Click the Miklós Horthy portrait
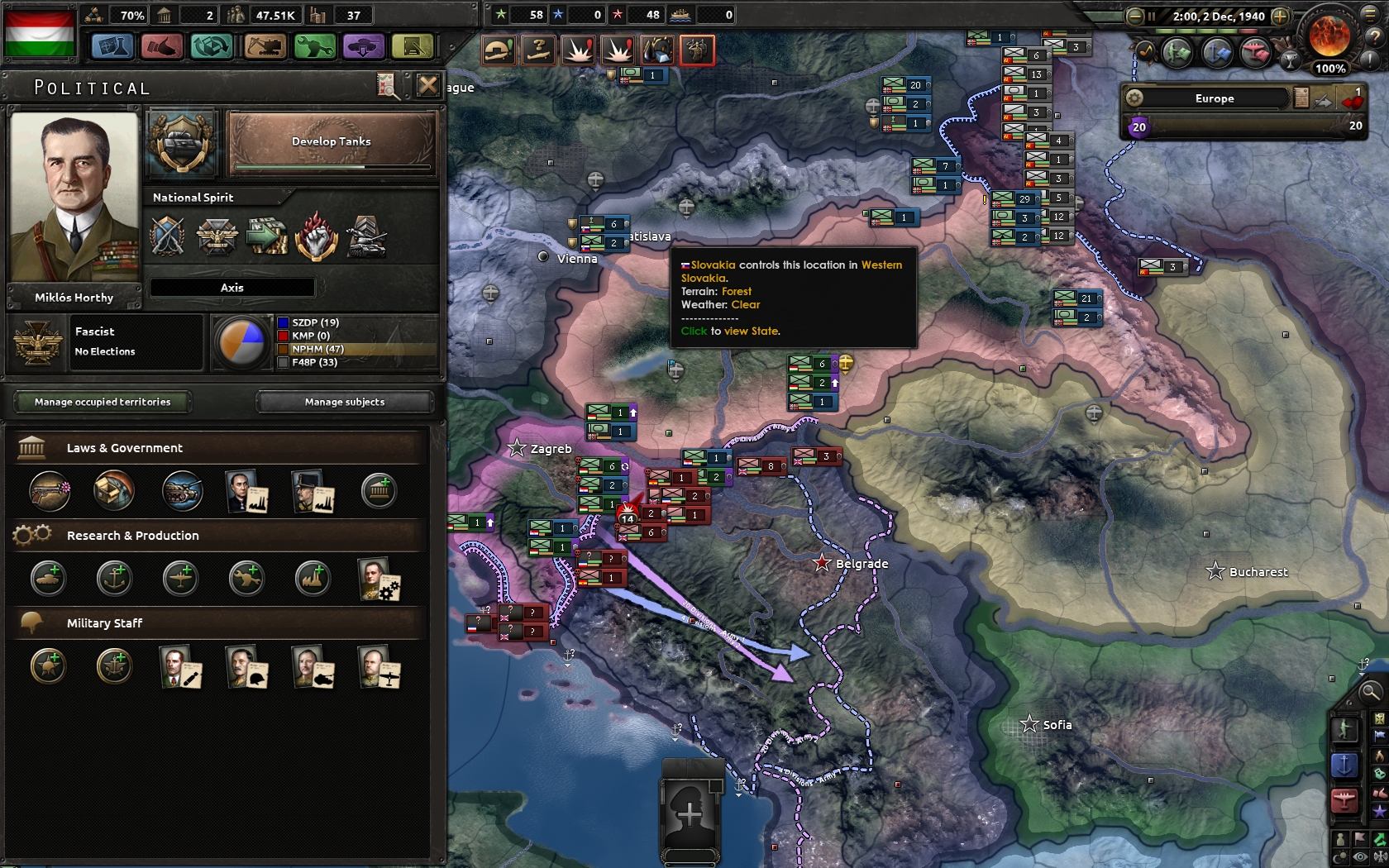1389x868 pixels. [x=74, y=198]
